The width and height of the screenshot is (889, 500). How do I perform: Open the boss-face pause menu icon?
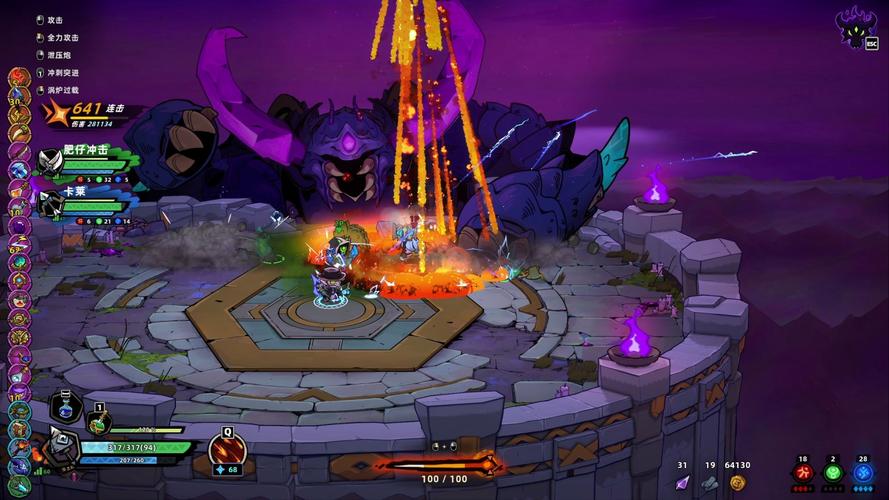coord(854,27)
